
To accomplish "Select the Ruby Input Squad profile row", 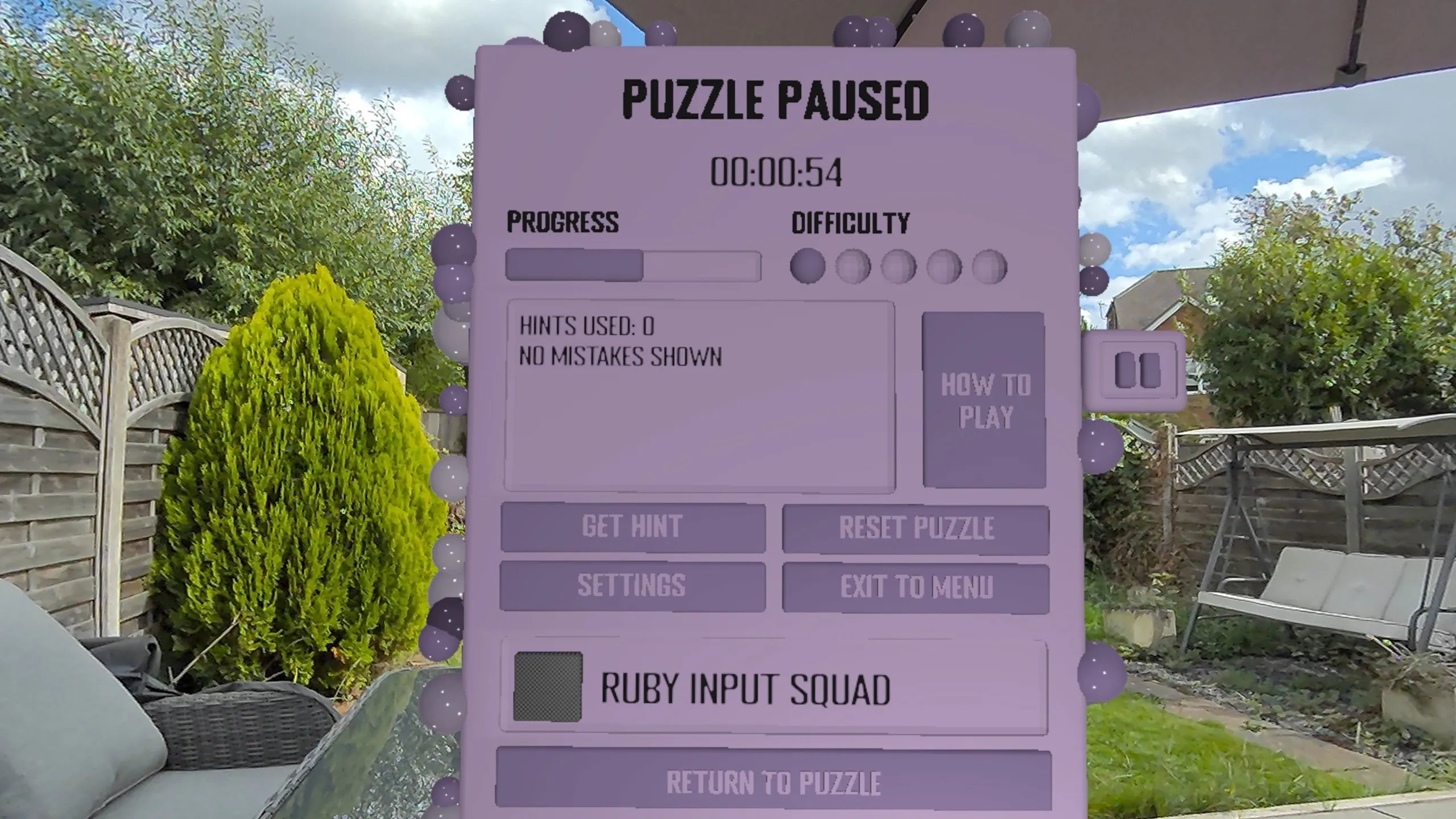I will pyautogui.click(x=773, y=688).
